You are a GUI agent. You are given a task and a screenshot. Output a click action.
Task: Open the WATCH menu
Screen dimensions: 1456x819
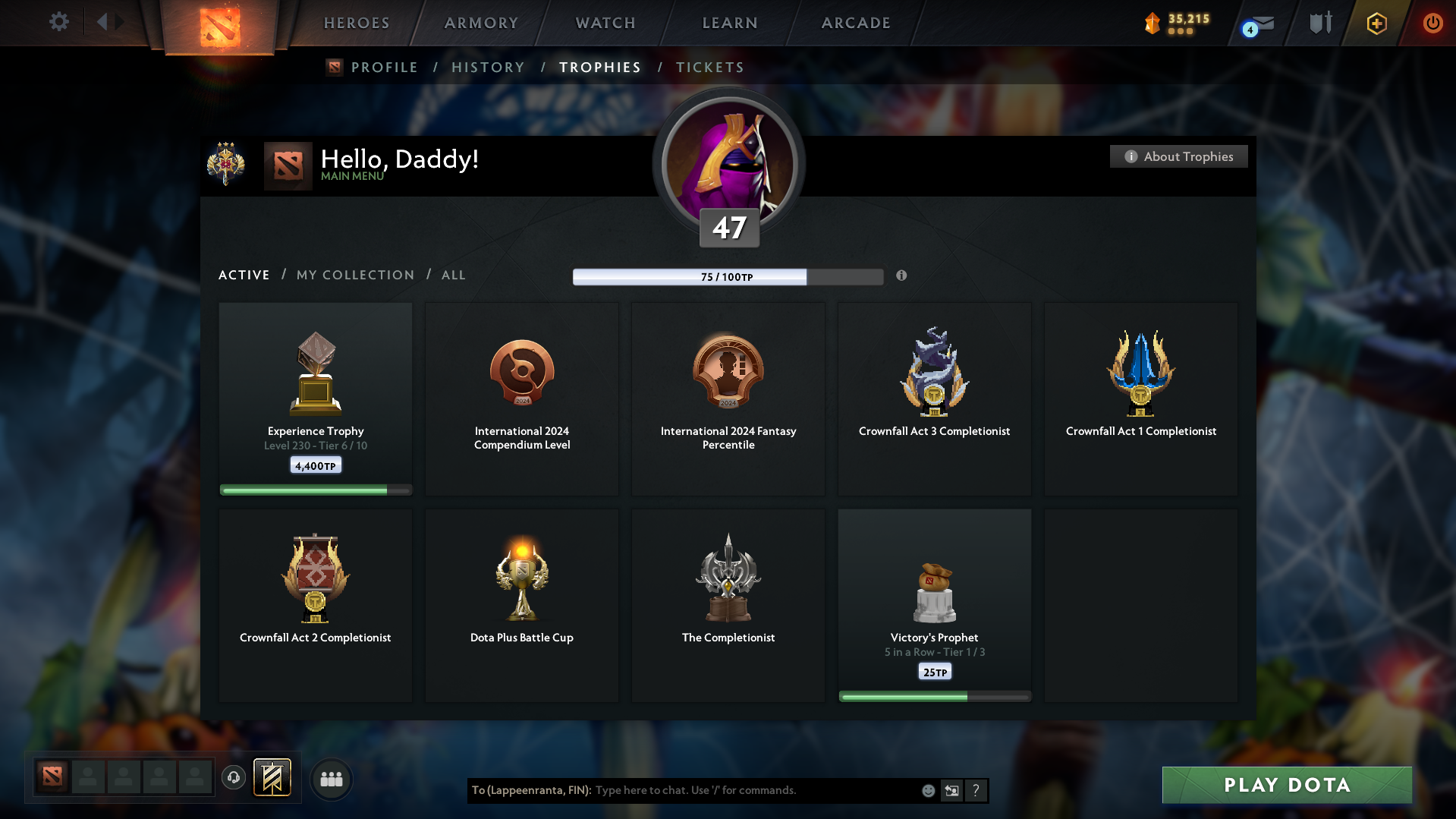tap(605, 23)
